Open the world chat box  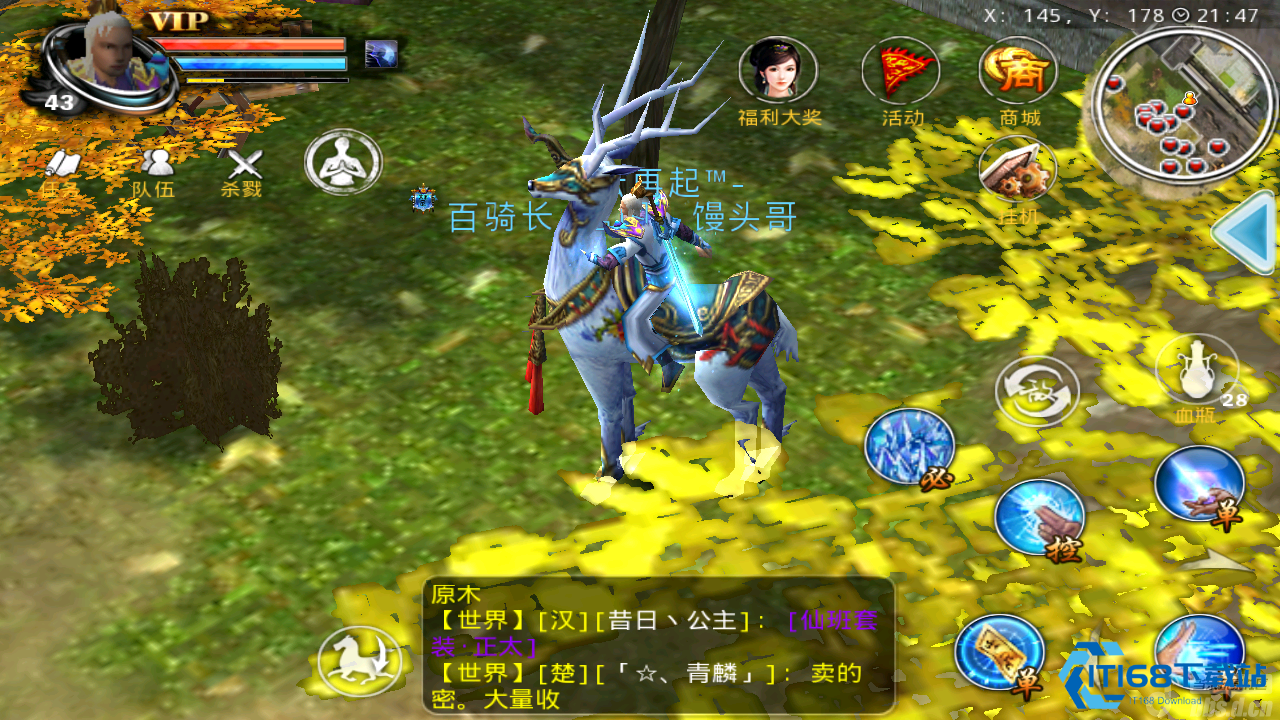[x=659, y=646]
